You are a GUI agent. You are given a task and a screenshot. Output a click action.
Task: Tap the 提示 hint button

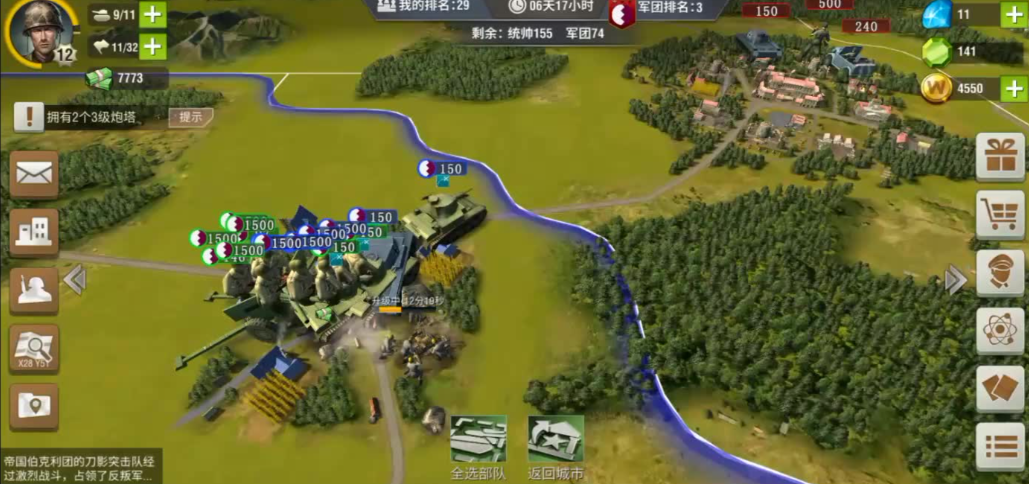point(190,118)
